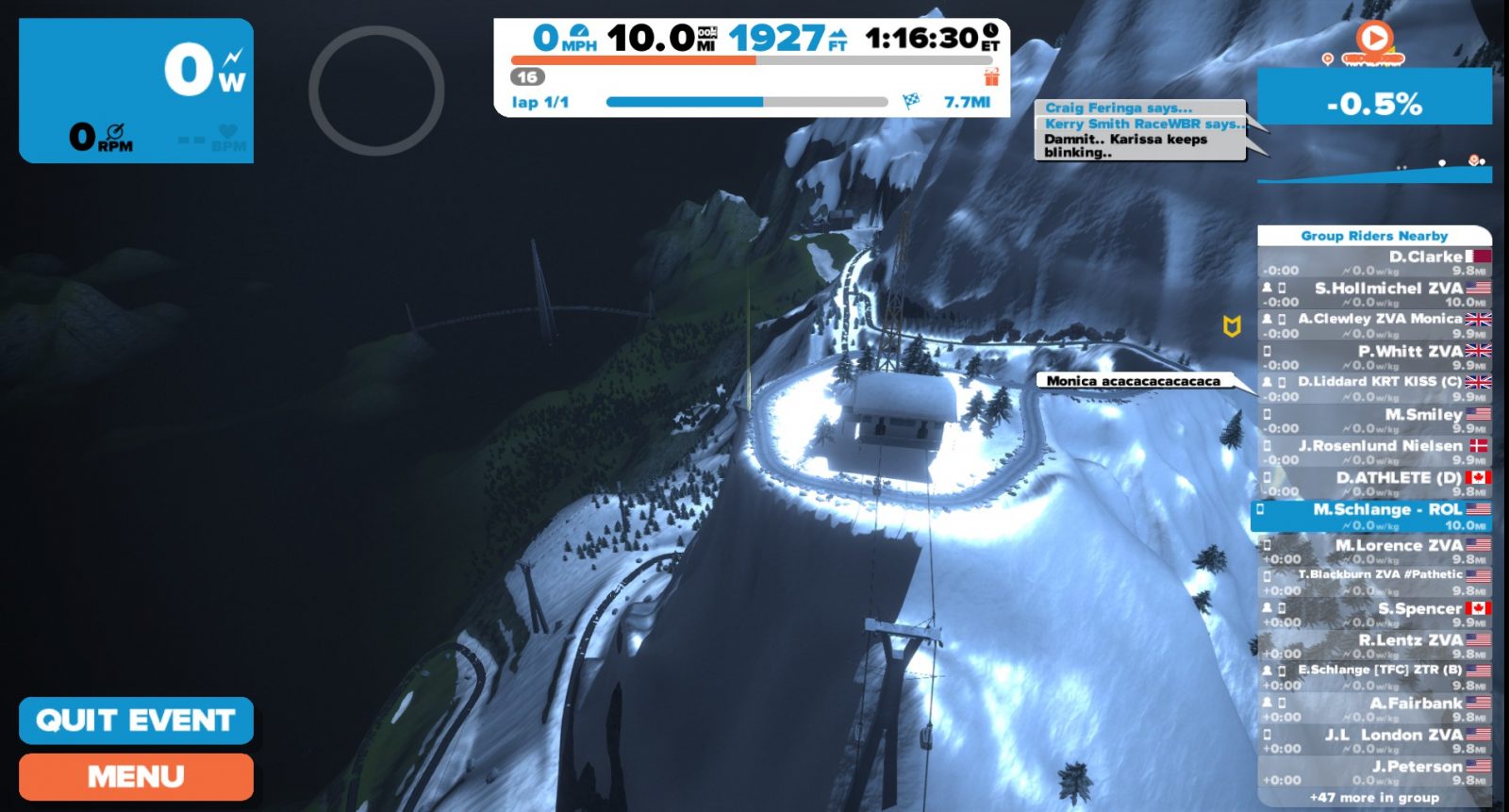The height and width of the screenshot is (812, 1509).
Task: Select rider D.Clarke in nearby list
Action: coord(1374,262)
